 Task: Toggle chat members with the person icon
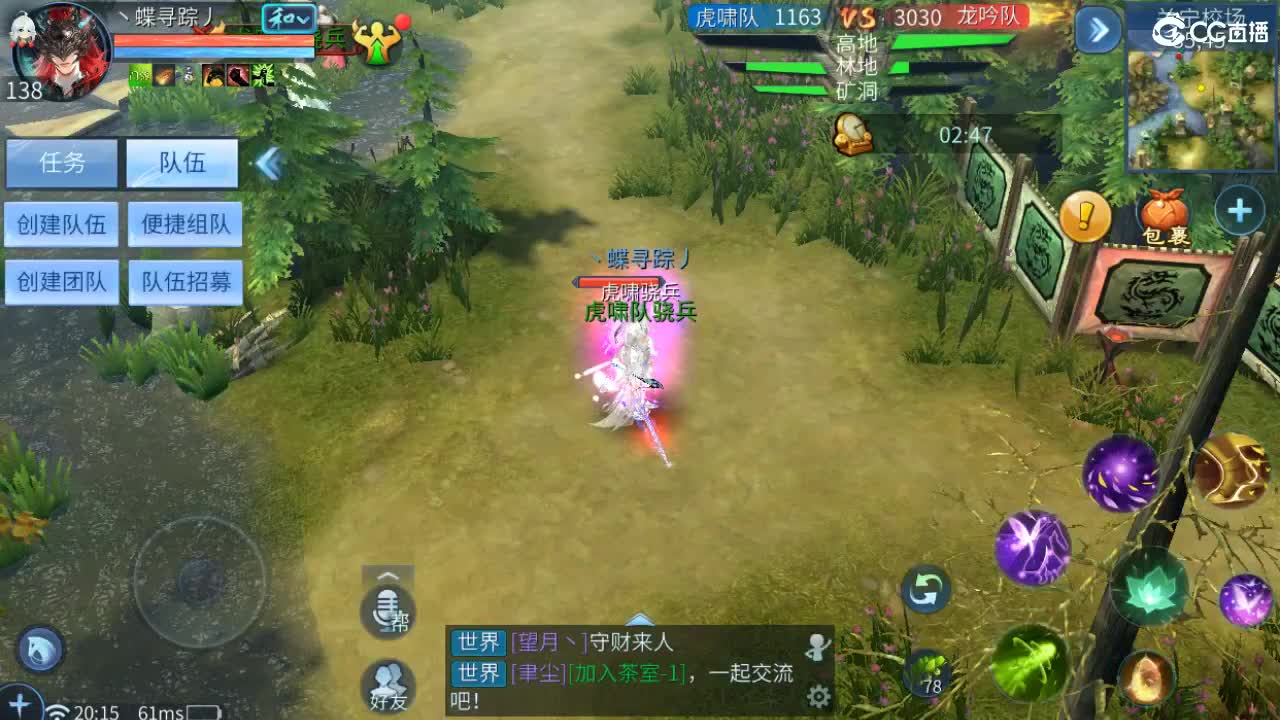pyautogui.click(x=818, y=645)
